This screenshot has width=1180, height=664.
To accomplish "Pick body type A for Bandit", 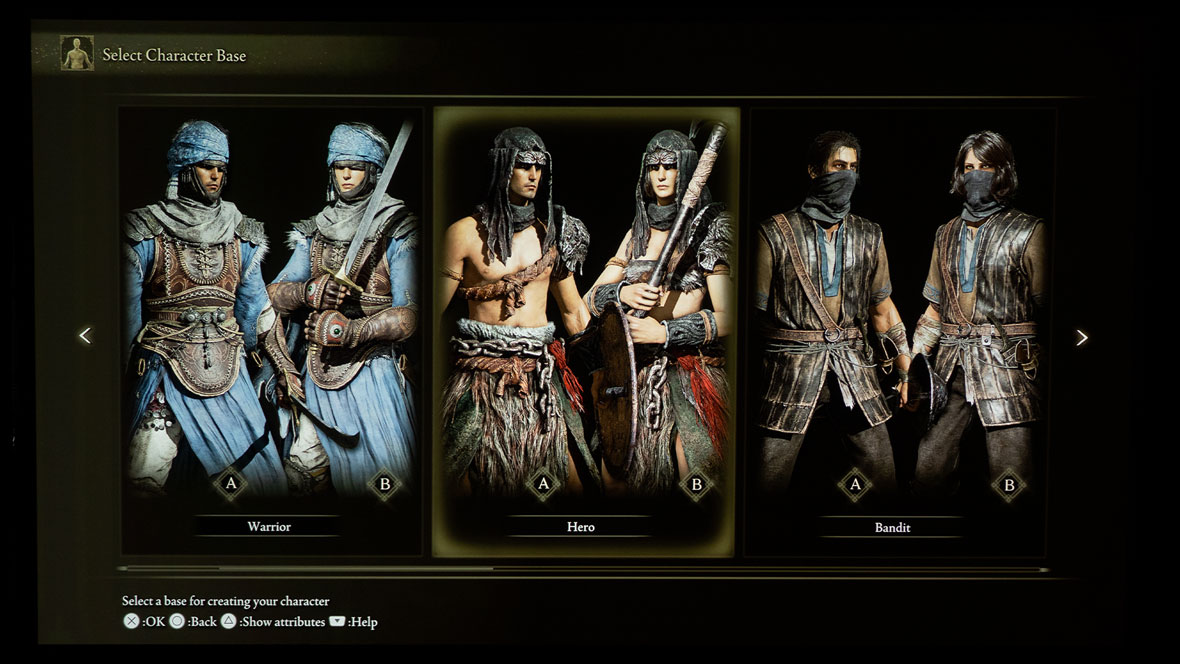I will (855, 486).
